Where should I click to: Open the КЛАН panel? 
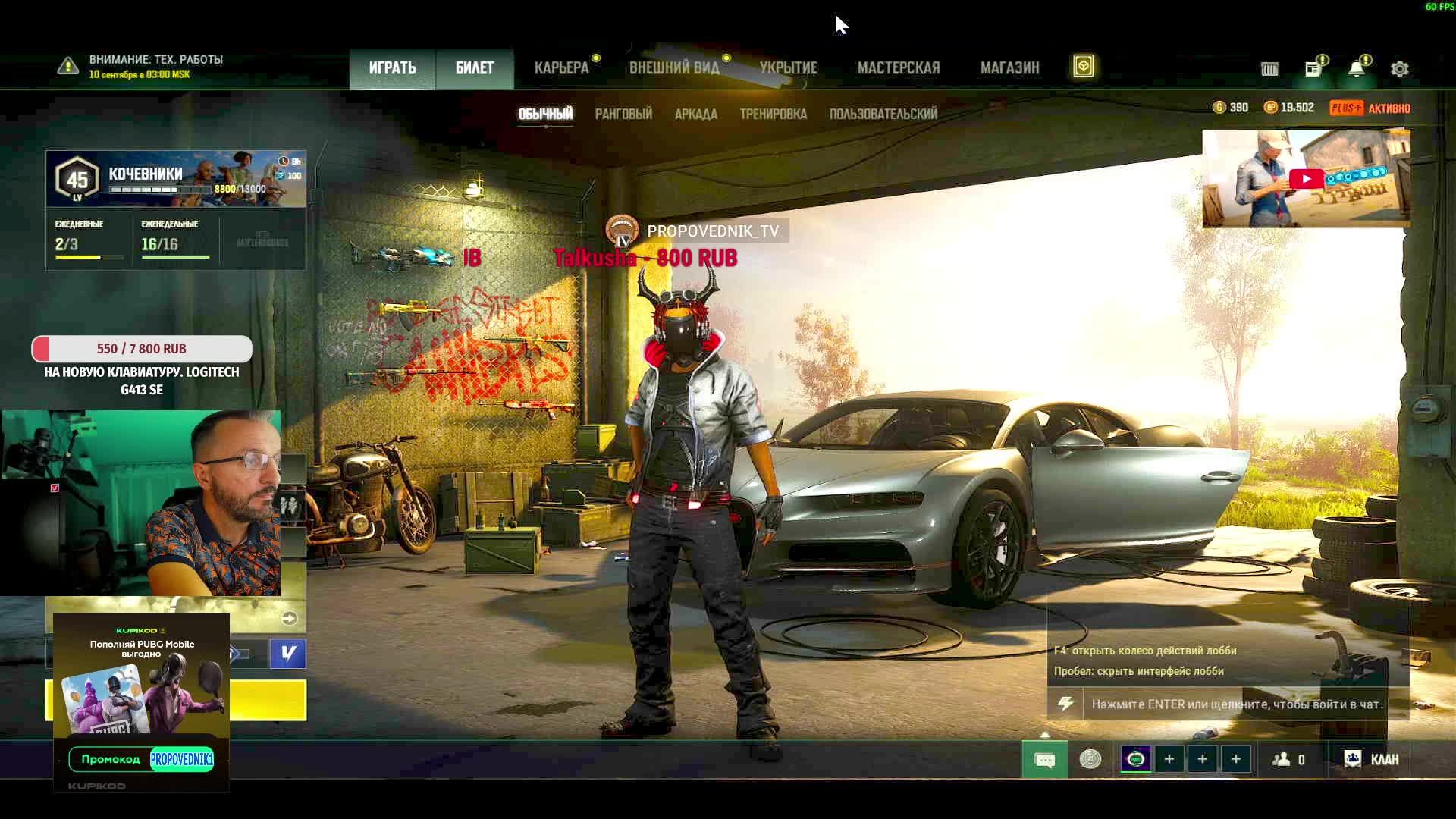tap(1371, 760)
